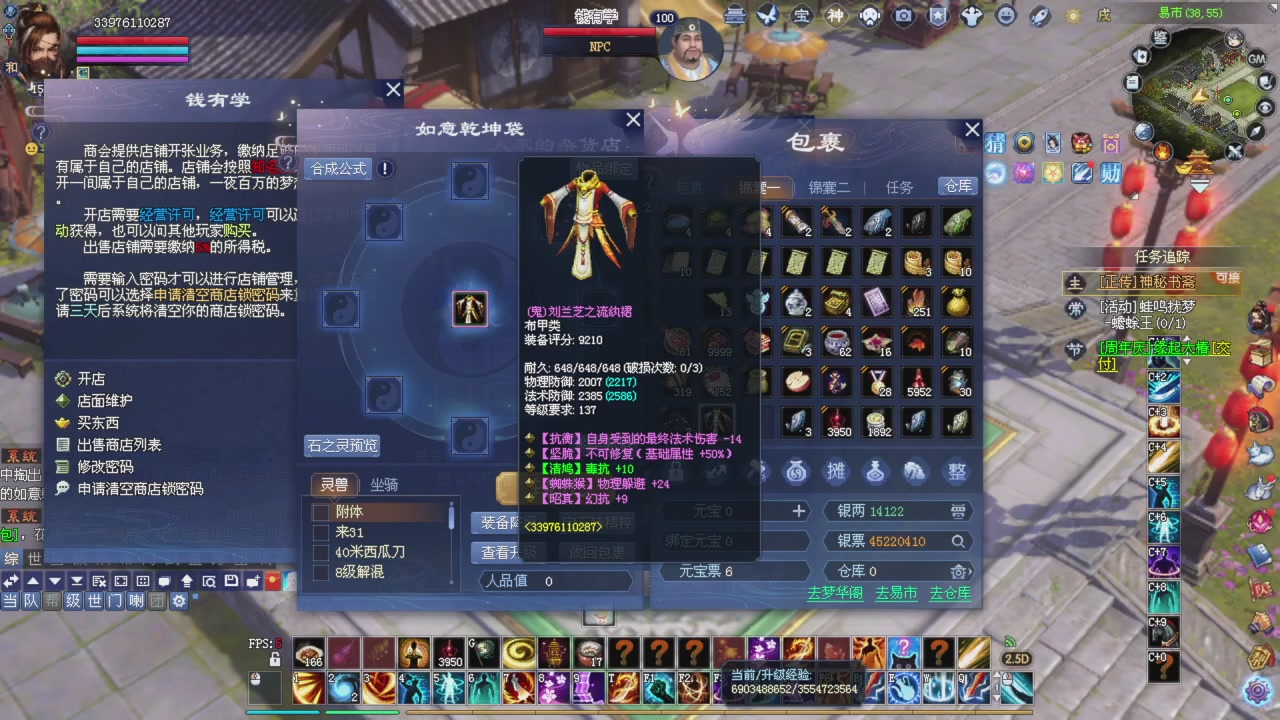Image resolution: width=1280 pixels, height=720 pixels.
Task: Switch to the 锦囊二 tab
Action: pyautogui.click(x=827, y=187)
